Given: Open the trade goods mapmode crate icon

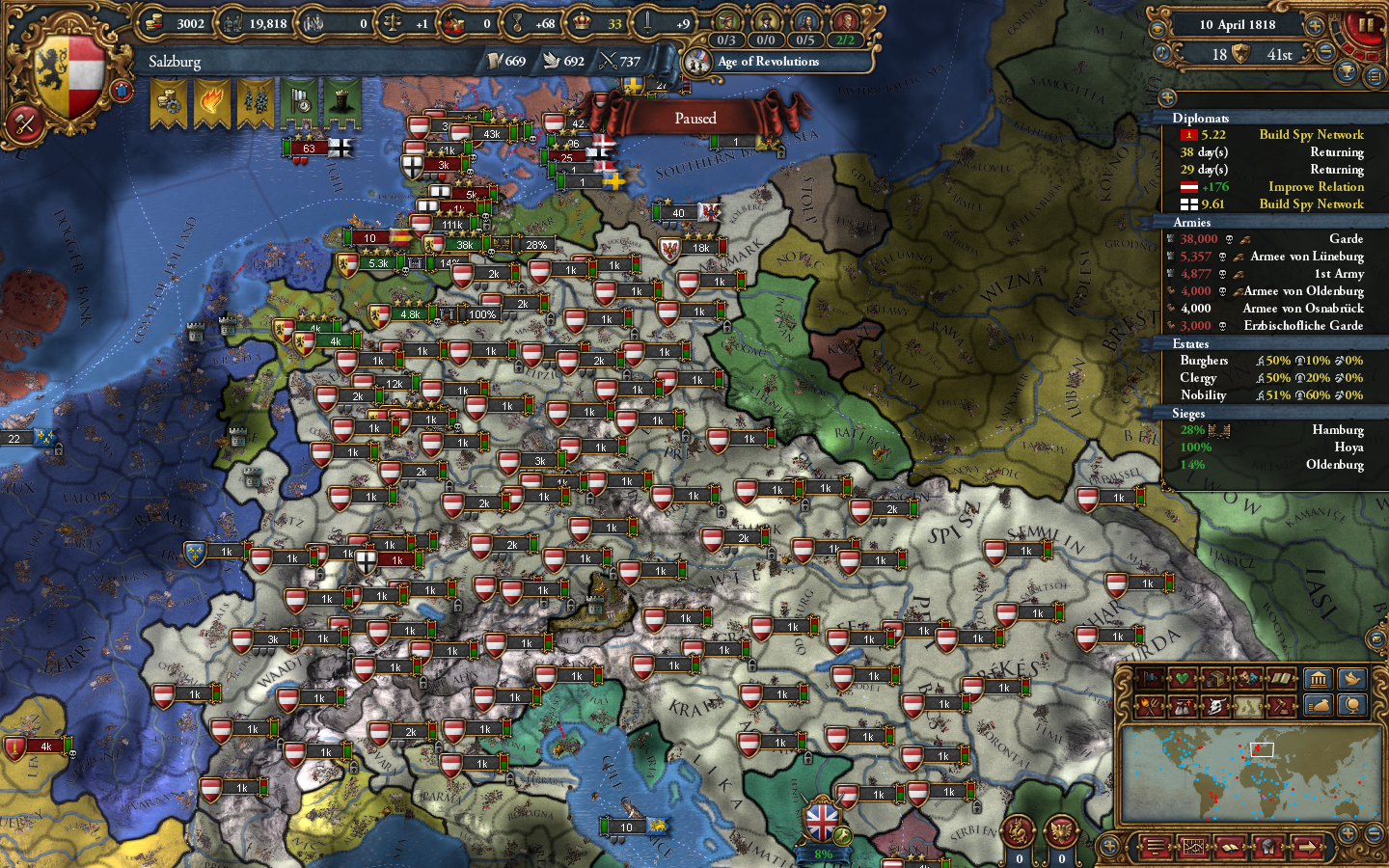Looking at the screenshot, I should [x=1214, y=678].
